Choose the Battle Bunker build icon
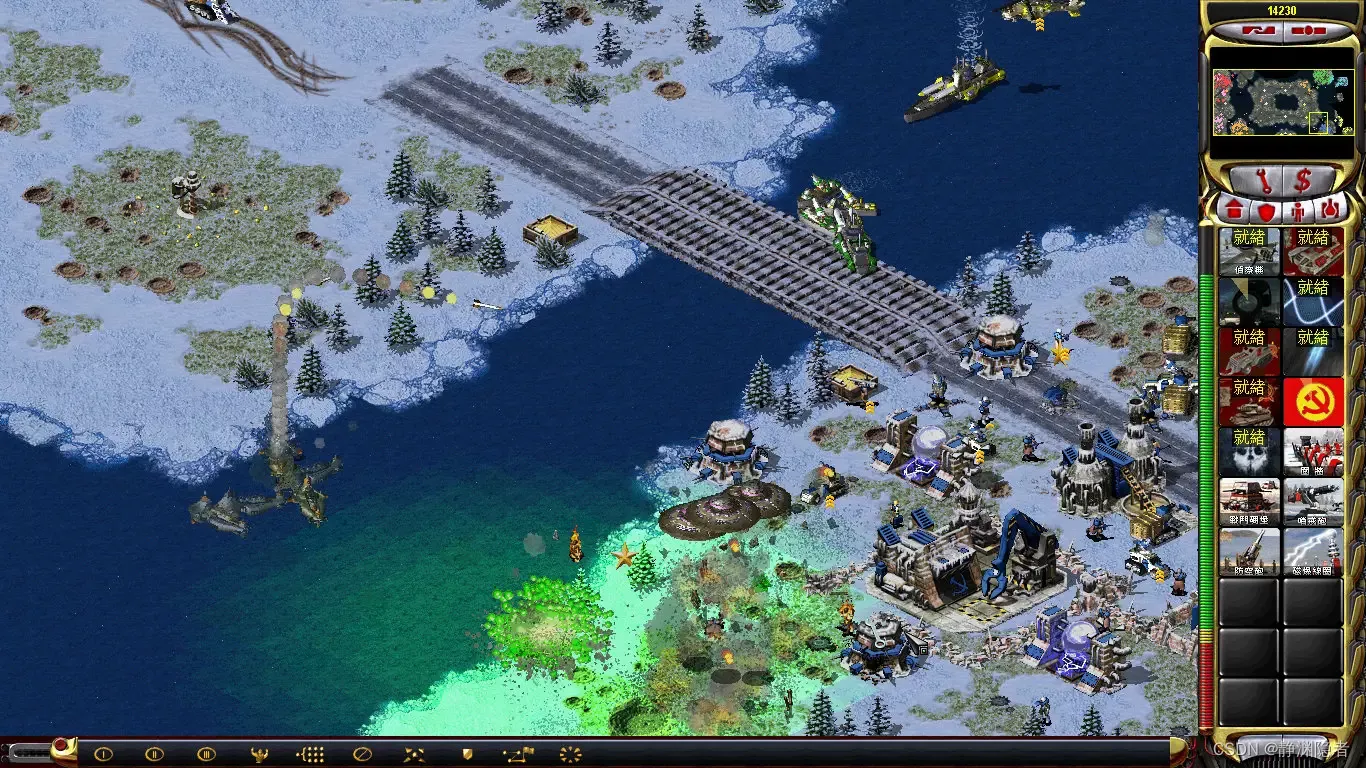The image size is (1366, 768). (x=1249, y=501)
